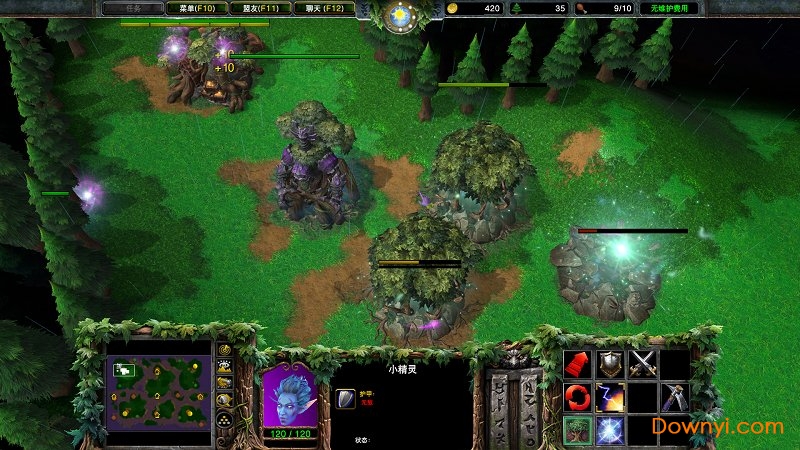
Task: Toggle the minimap ally color mode button
Action: (225, 383)
